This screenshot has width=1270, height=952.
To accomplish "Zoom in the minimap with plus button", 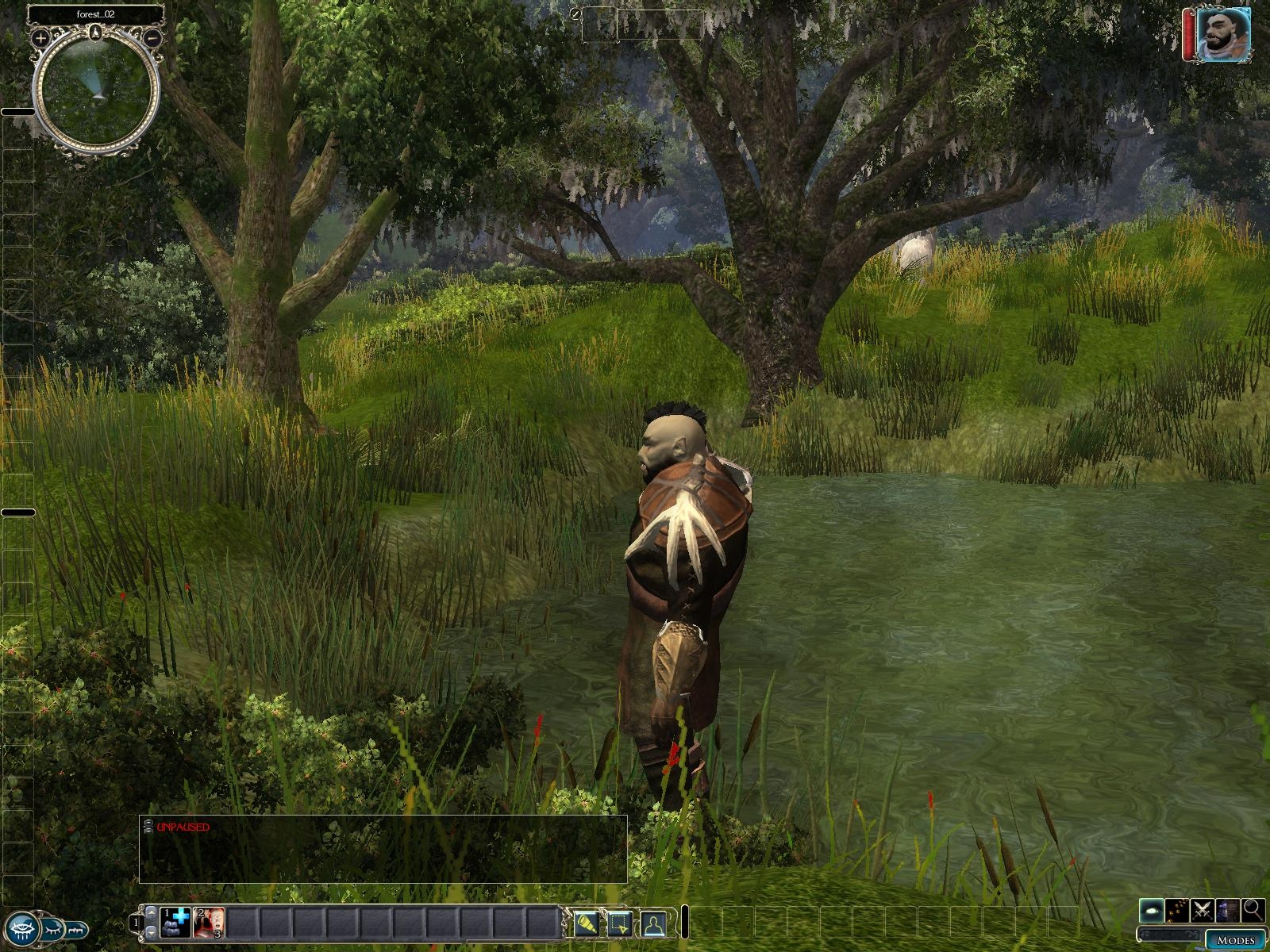I will [41, 37].
